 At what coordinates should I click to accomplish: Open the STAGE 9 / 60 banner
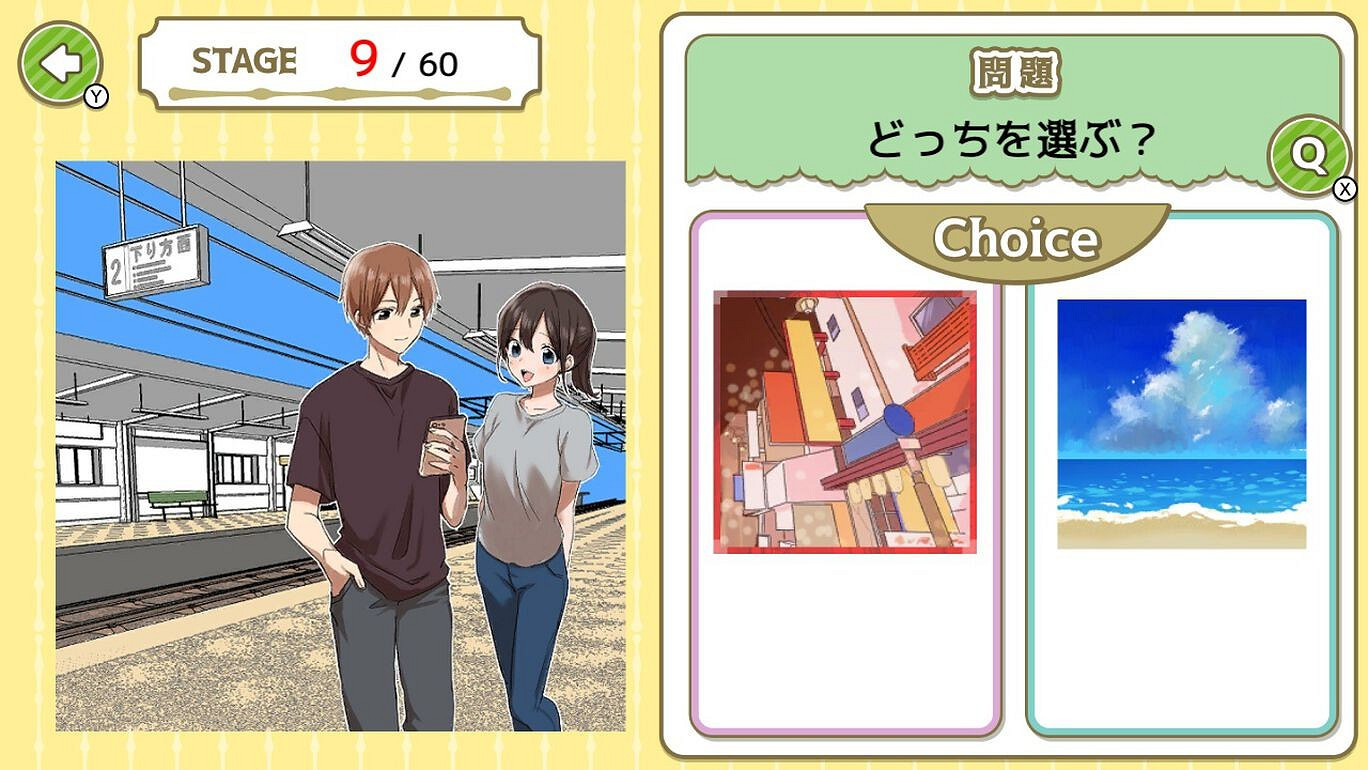click(338, 60)
